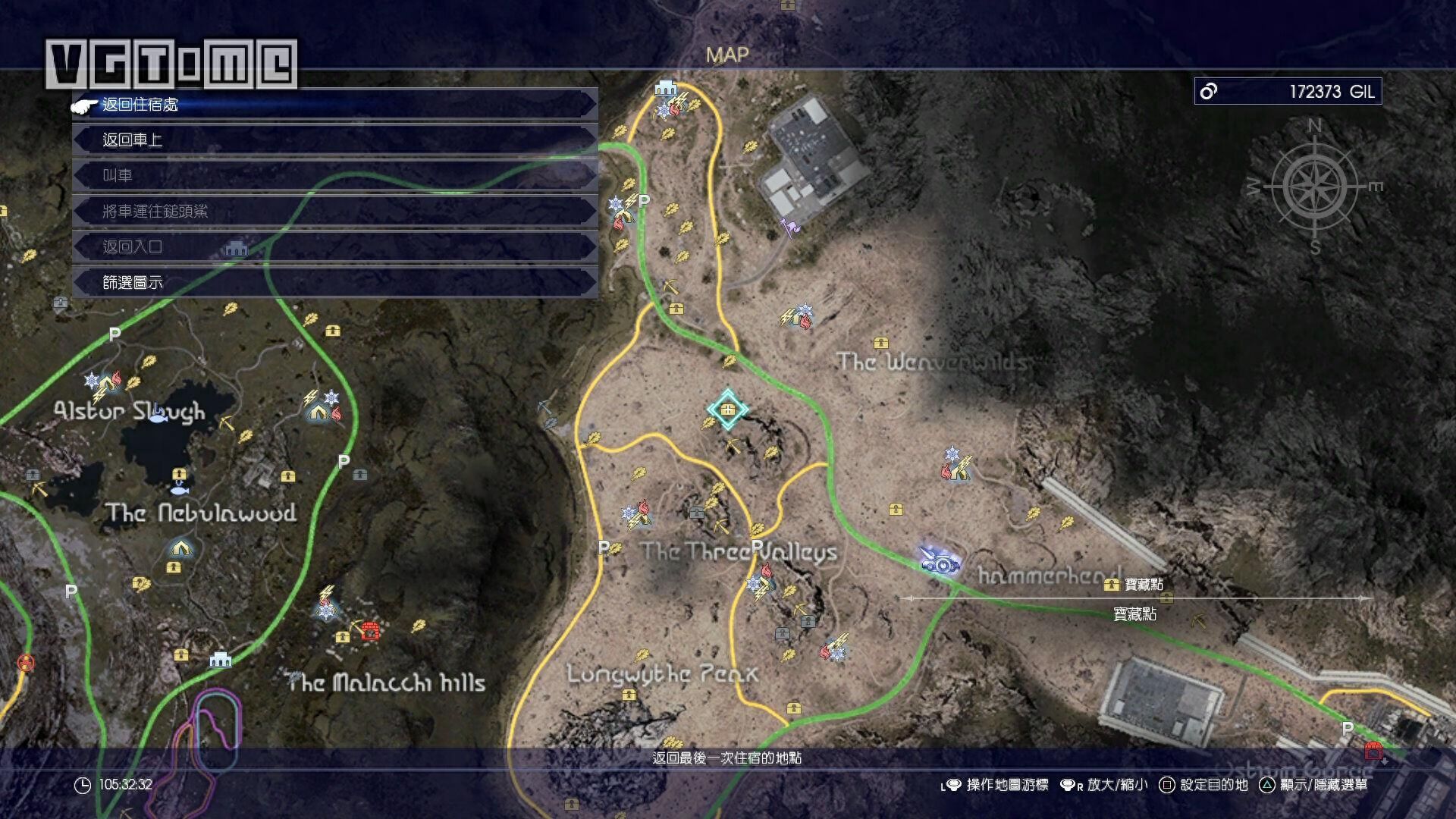Click the highlighted treasure map cursor
Viewport: 1456px width, 819px height.
coord(728,410)
